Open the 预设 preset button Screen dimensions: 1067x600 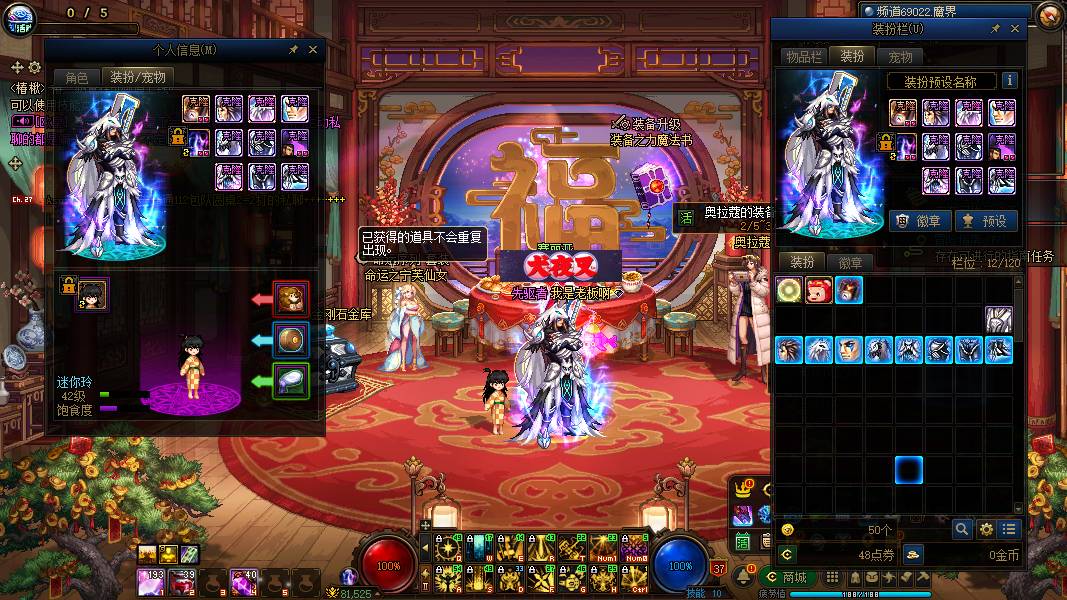coord(985,221)
